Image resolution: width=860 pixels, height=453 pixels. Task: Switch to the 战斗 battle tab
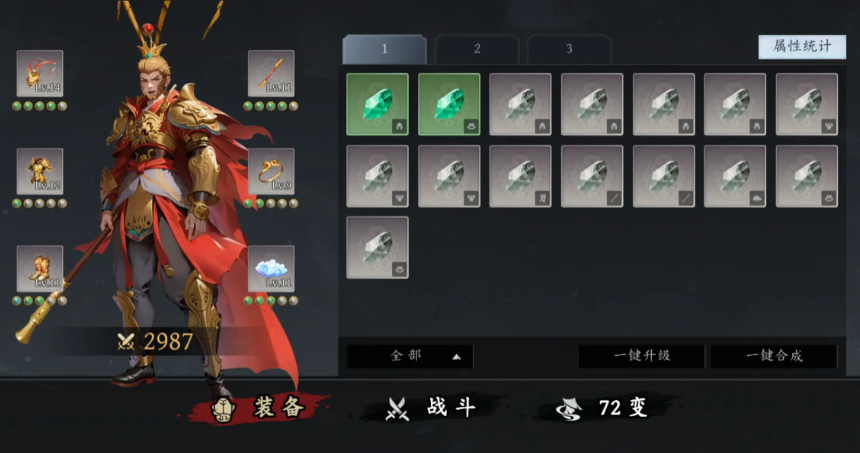[x=430, y=407]
